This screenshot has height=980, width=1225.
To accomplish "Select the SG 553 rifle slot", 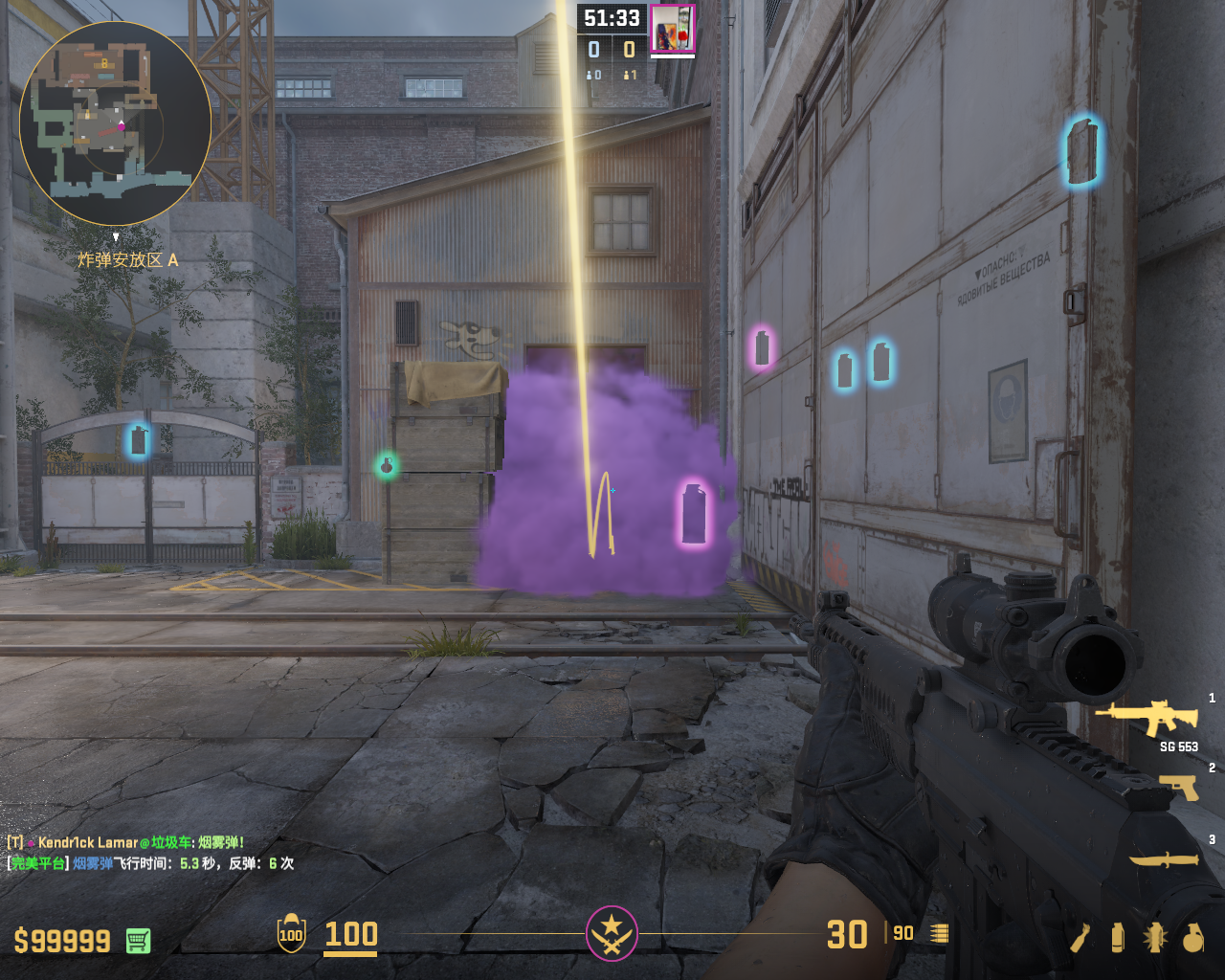I will point(1147,719).
